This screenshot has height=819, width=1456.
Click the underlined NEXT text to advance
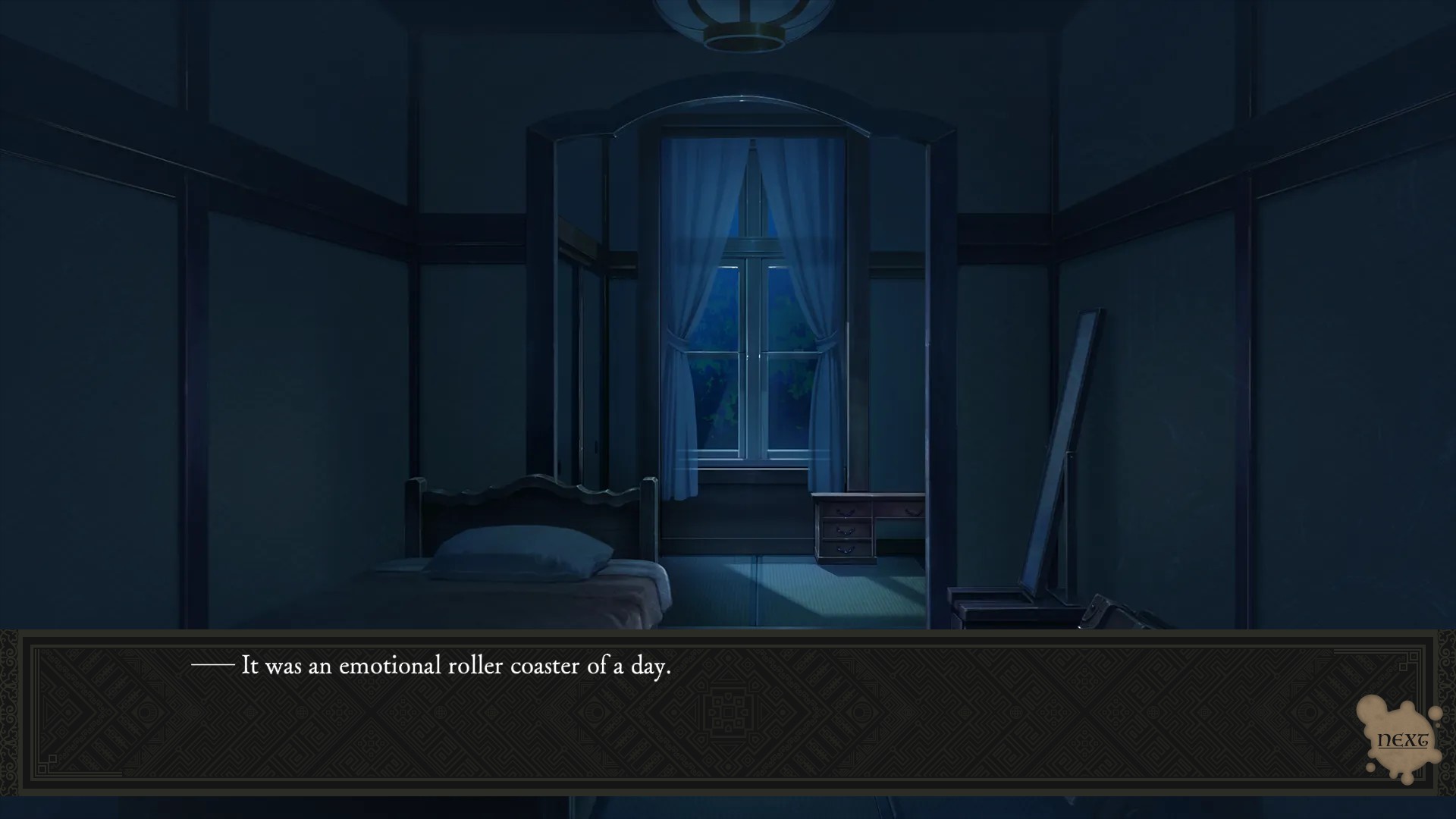[1402, 739]
